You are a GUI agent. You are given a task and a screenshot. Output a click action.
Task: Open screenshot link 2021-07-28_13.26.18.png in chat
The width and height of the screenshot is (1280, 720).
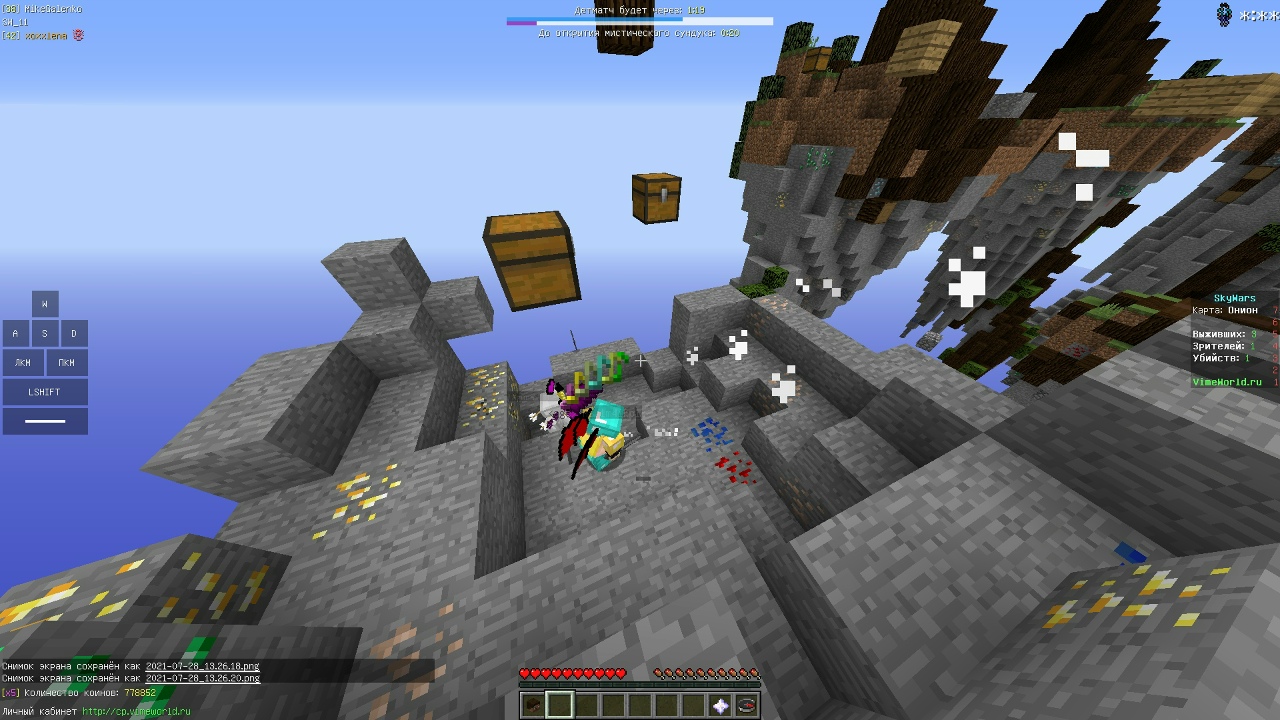[202, 666]
